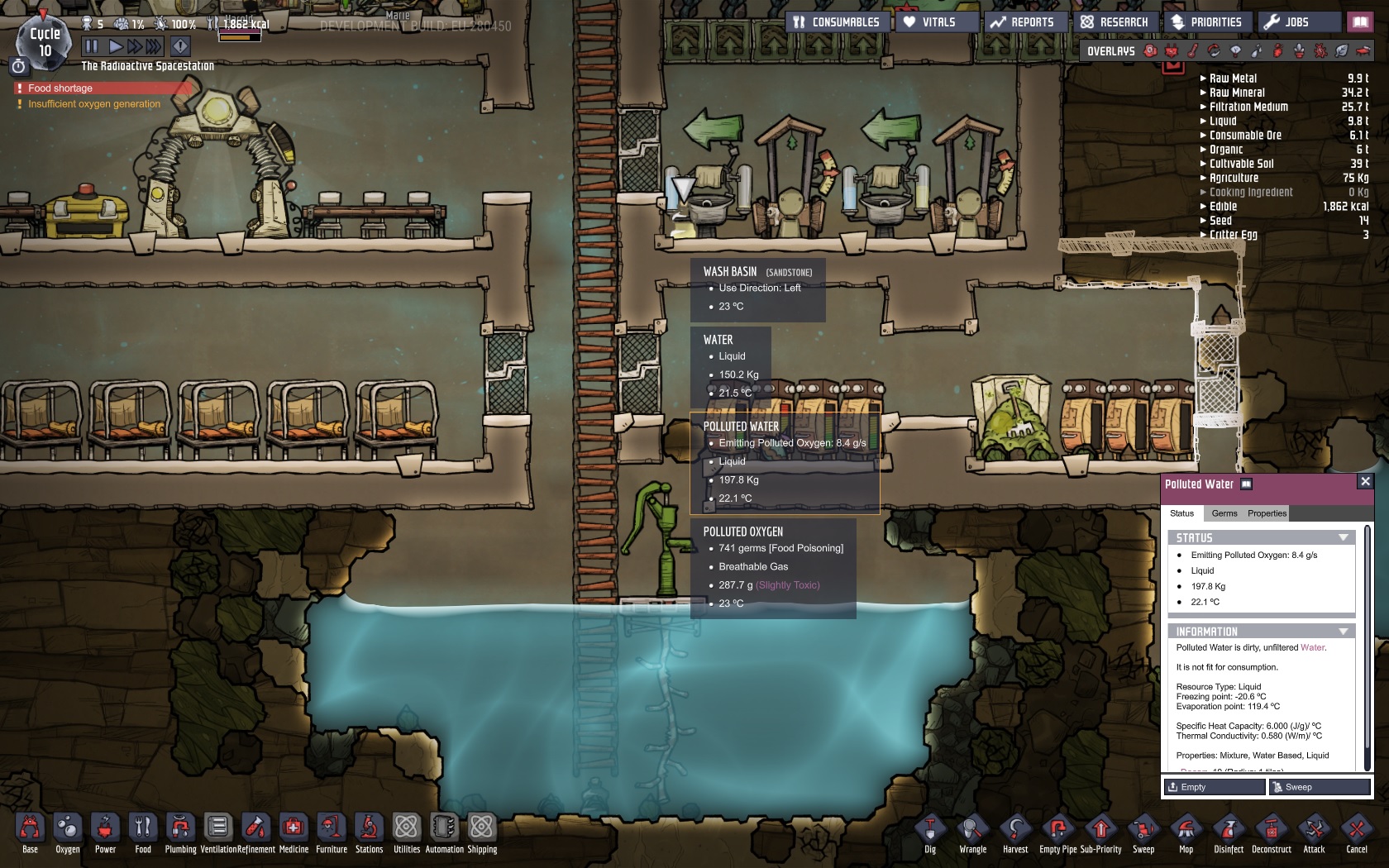Pause the game simulation
This screenshot has height=868, width=1389.
pyautogui.click(x=92, y=46)
